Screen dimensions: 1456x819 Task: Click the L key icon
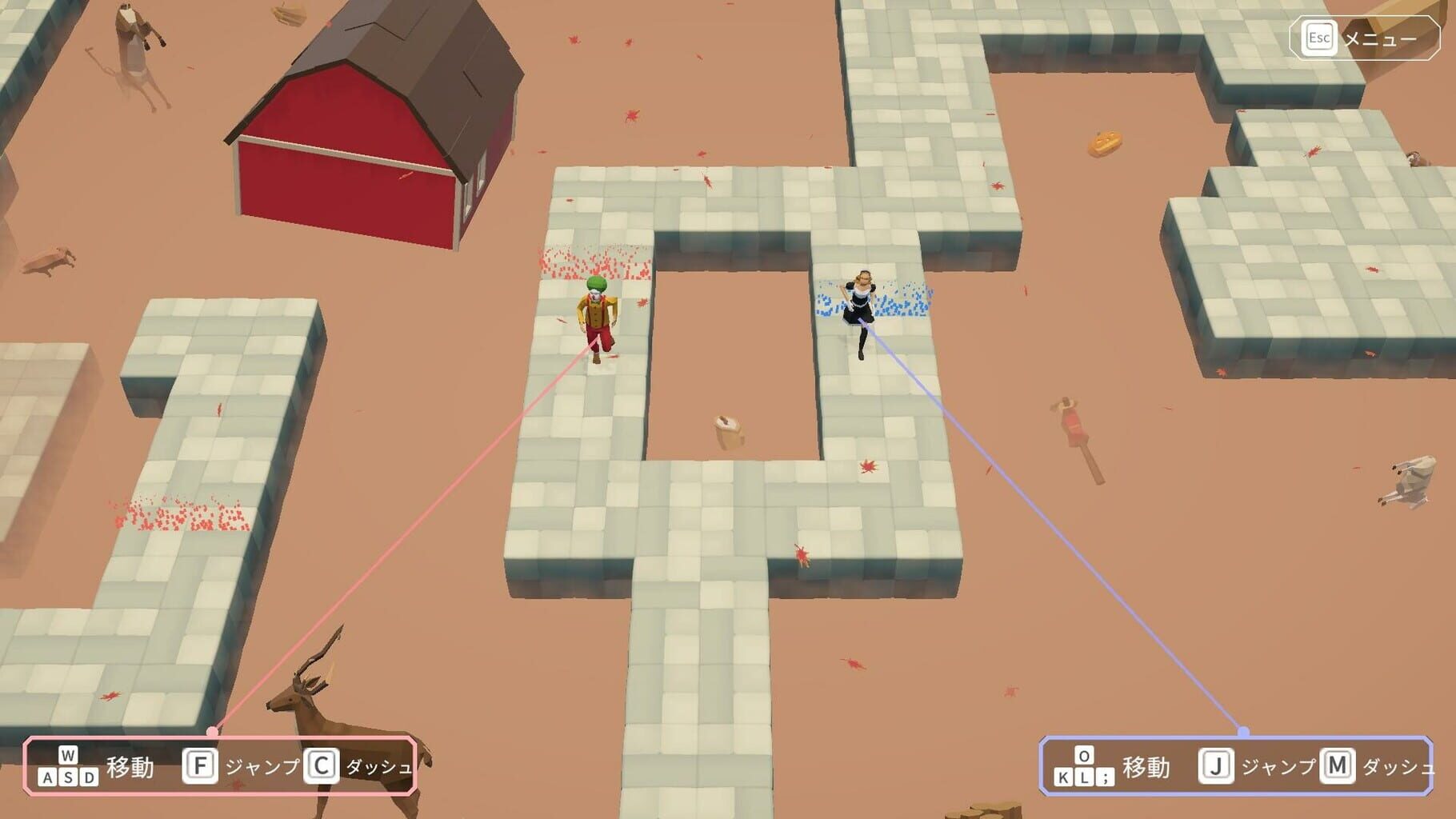click(1085, 777)
